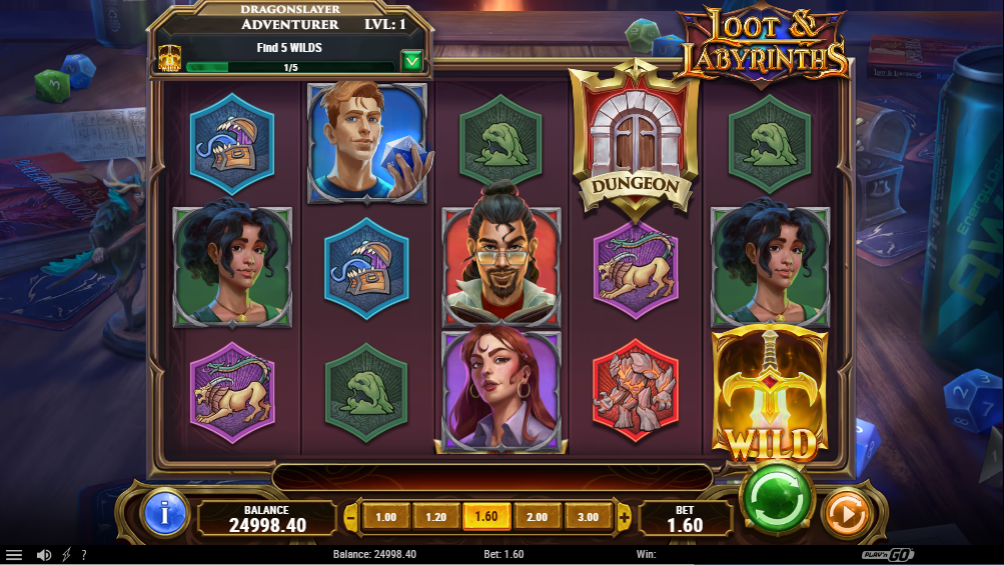Open the blue info paytable button
Screen dimensions: 1004x565
(165, 514)
